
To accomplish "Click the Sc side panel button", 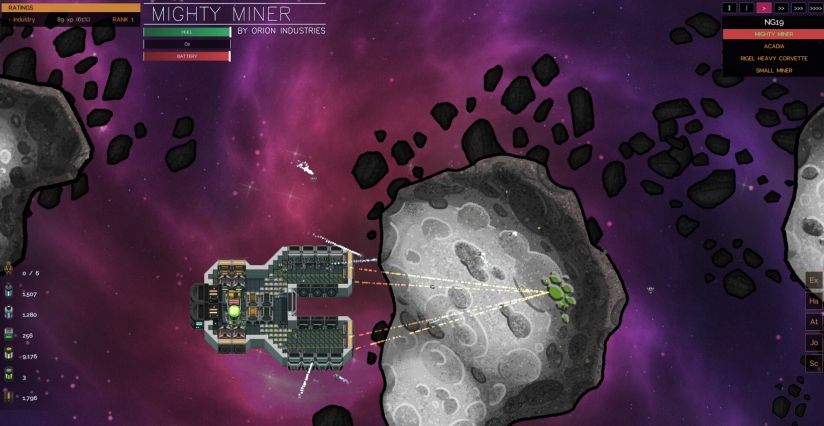I will click(x=814, y=364).
